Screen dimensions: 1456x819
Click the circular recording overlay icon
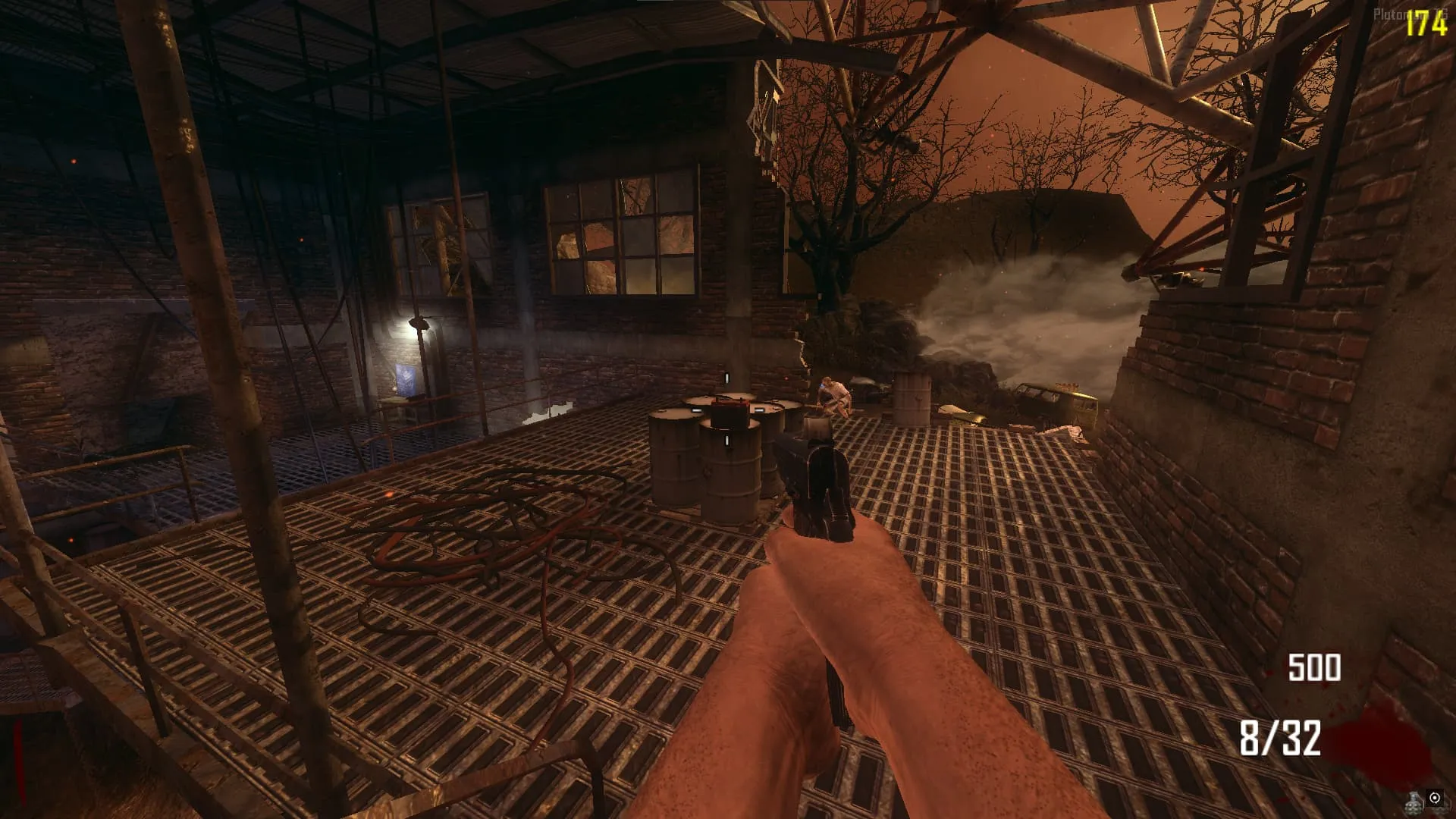[1435, 798]
